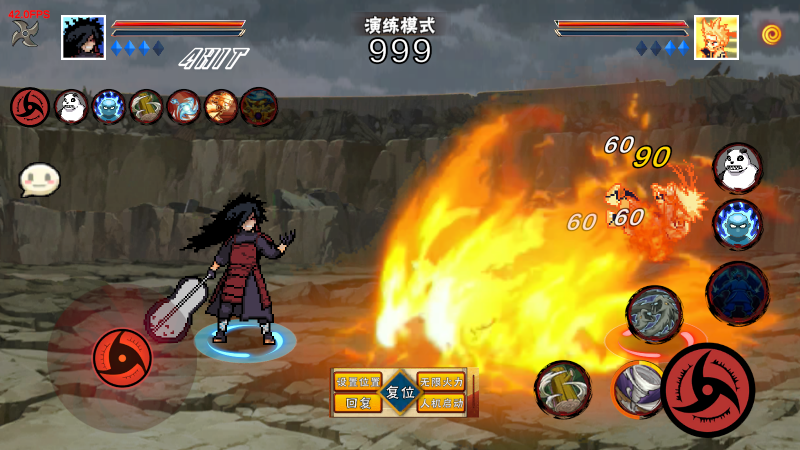Open the chat bubble emote icon
800x450 pixels.
click(x=39, y=180)
